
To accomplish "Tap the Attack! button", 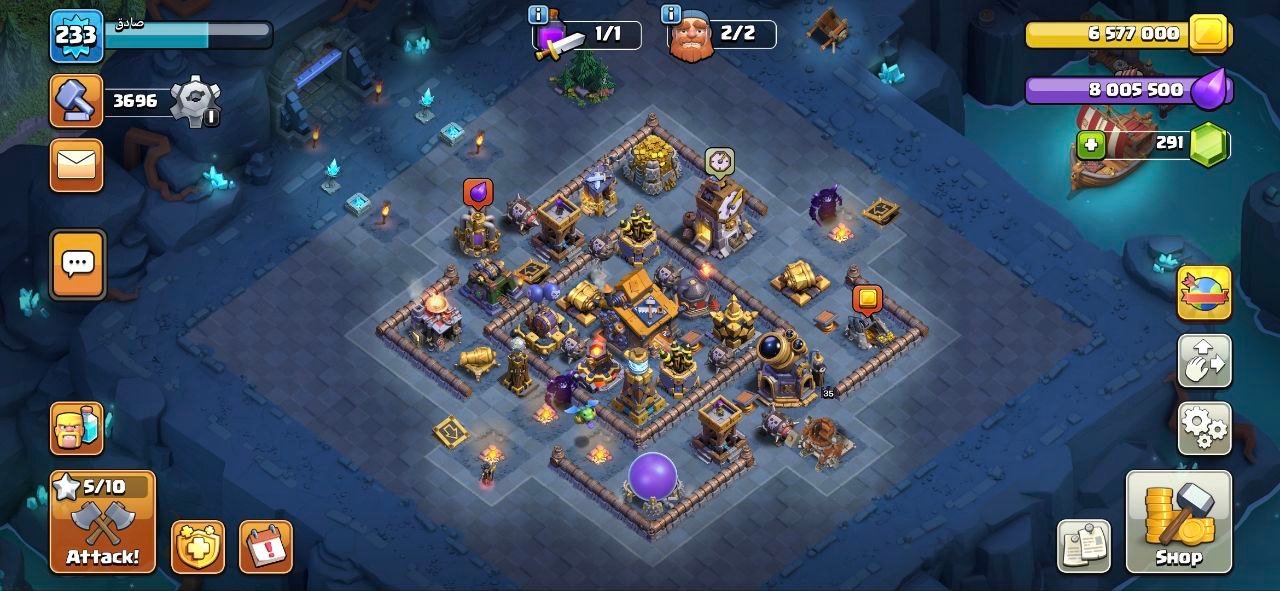I will (x=103, y=522).
